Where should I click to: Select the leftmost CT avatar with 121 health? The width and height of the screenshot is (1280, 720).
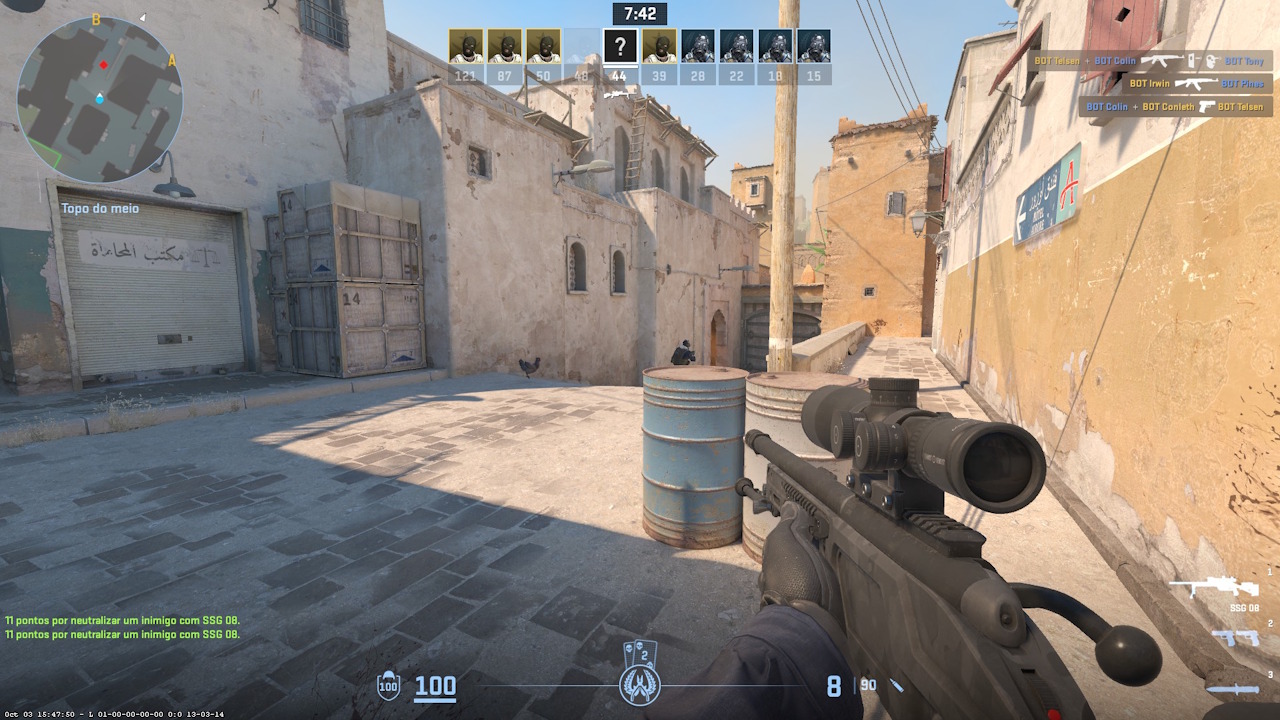point(465,45)
